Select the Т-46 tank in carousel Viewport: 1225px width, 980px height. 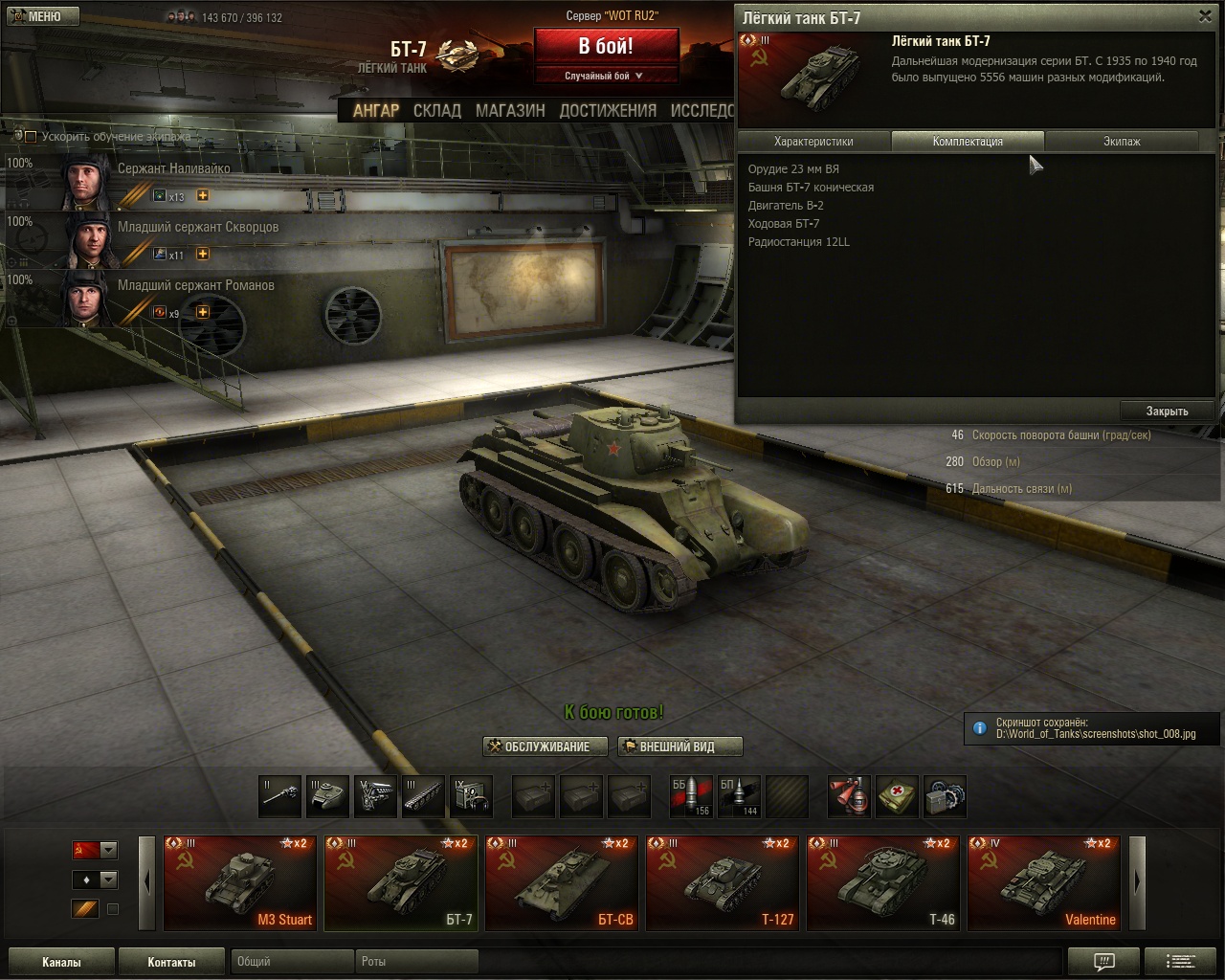(883, 883)
